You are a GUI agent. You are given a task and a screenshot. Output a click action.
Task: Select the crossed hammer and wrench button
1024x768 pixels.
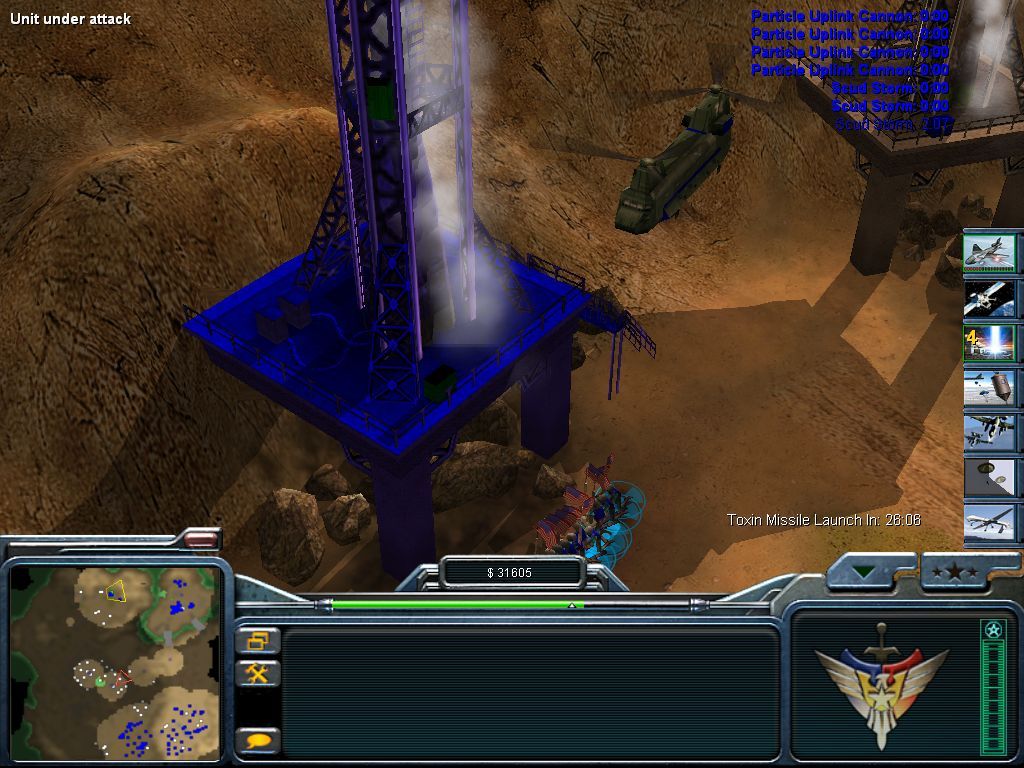[258, 673]
